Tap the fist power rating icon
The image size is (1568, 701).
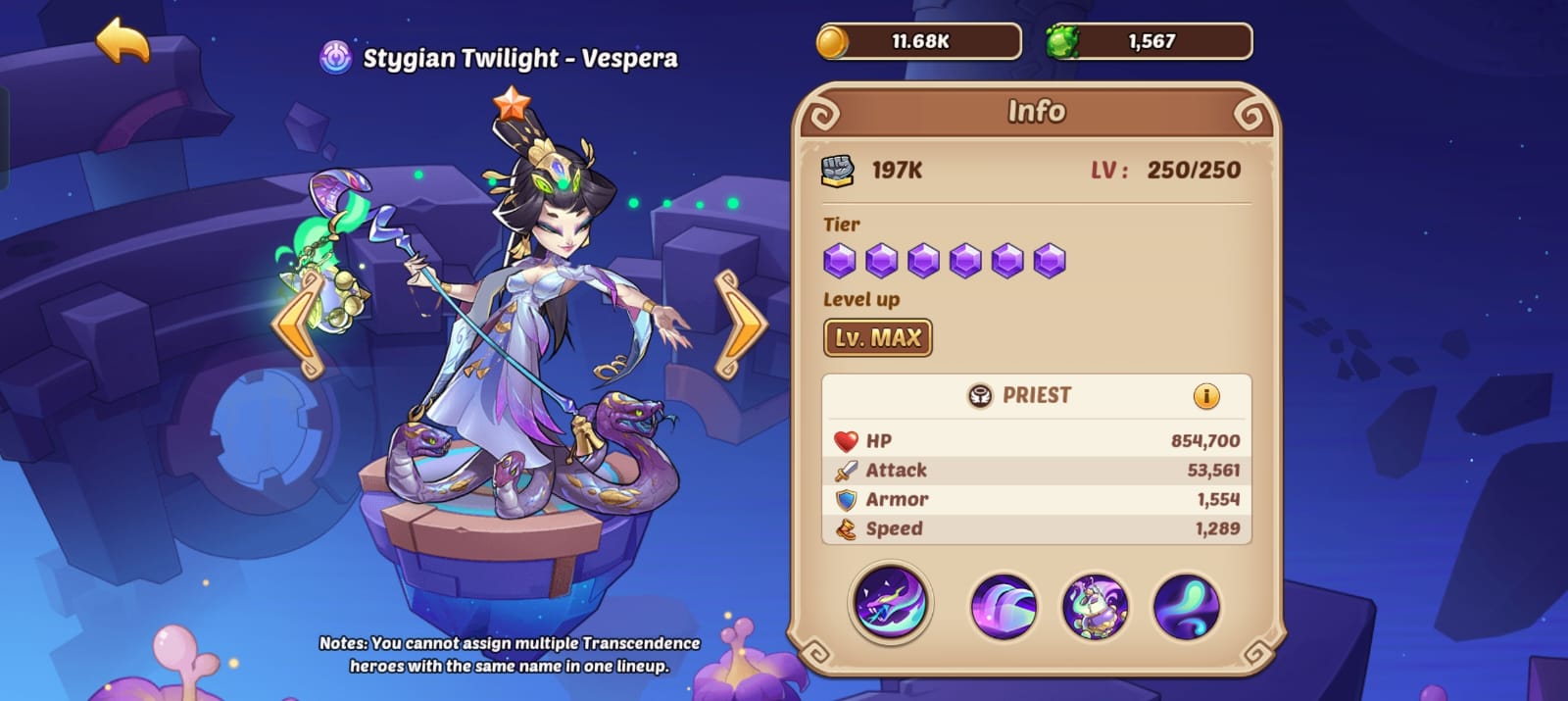point(837,171)
